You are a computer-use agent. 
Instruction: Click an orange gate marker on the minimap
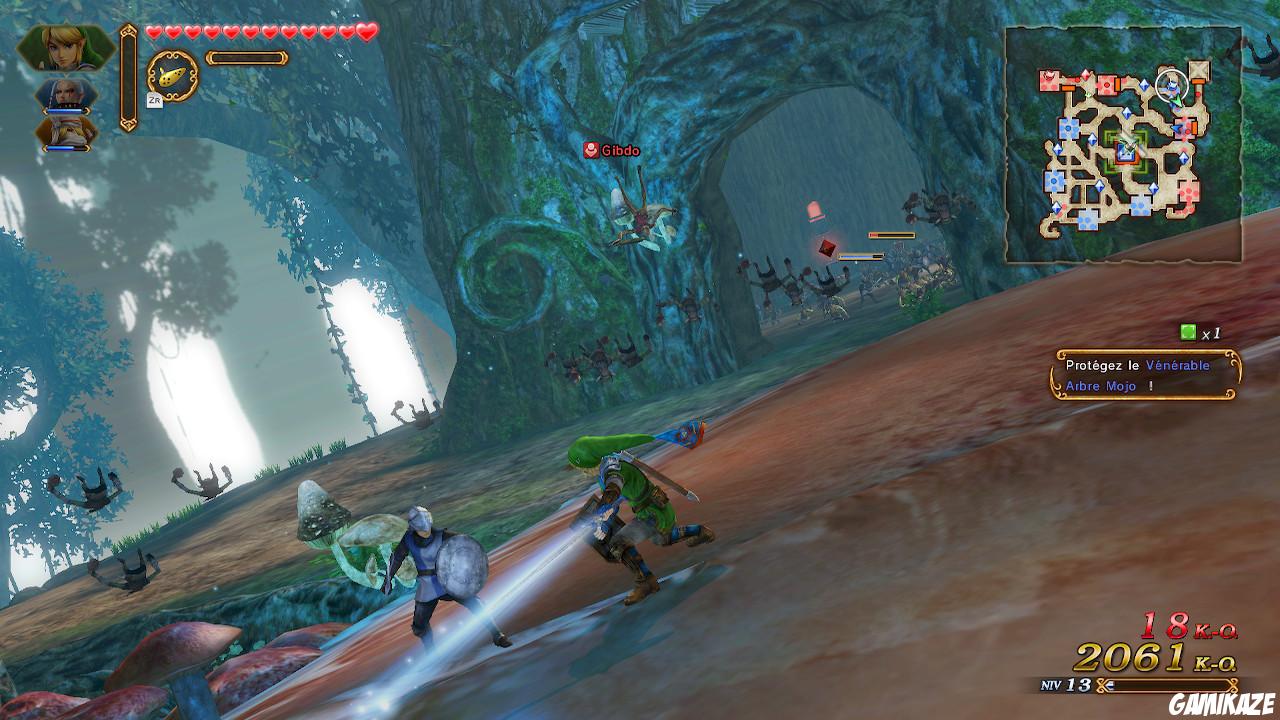[1068, 87]
